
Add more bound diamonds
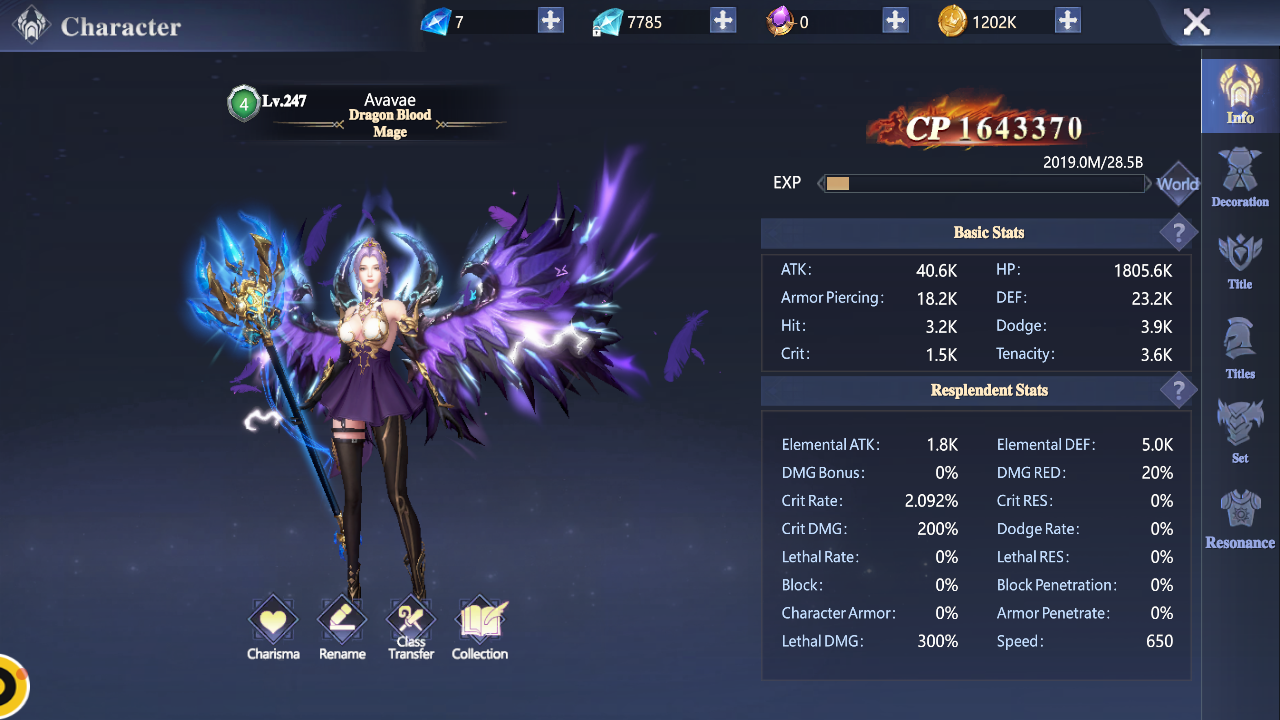tap(723, 20)
